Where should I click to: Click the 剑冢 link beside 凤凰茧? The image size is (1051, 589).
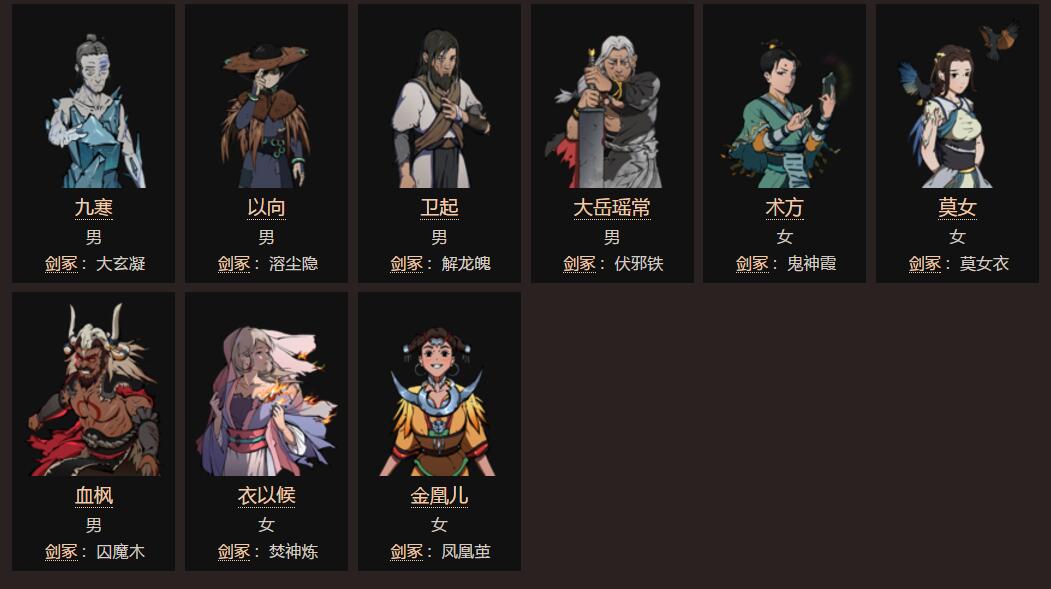[x=406, y=552]
